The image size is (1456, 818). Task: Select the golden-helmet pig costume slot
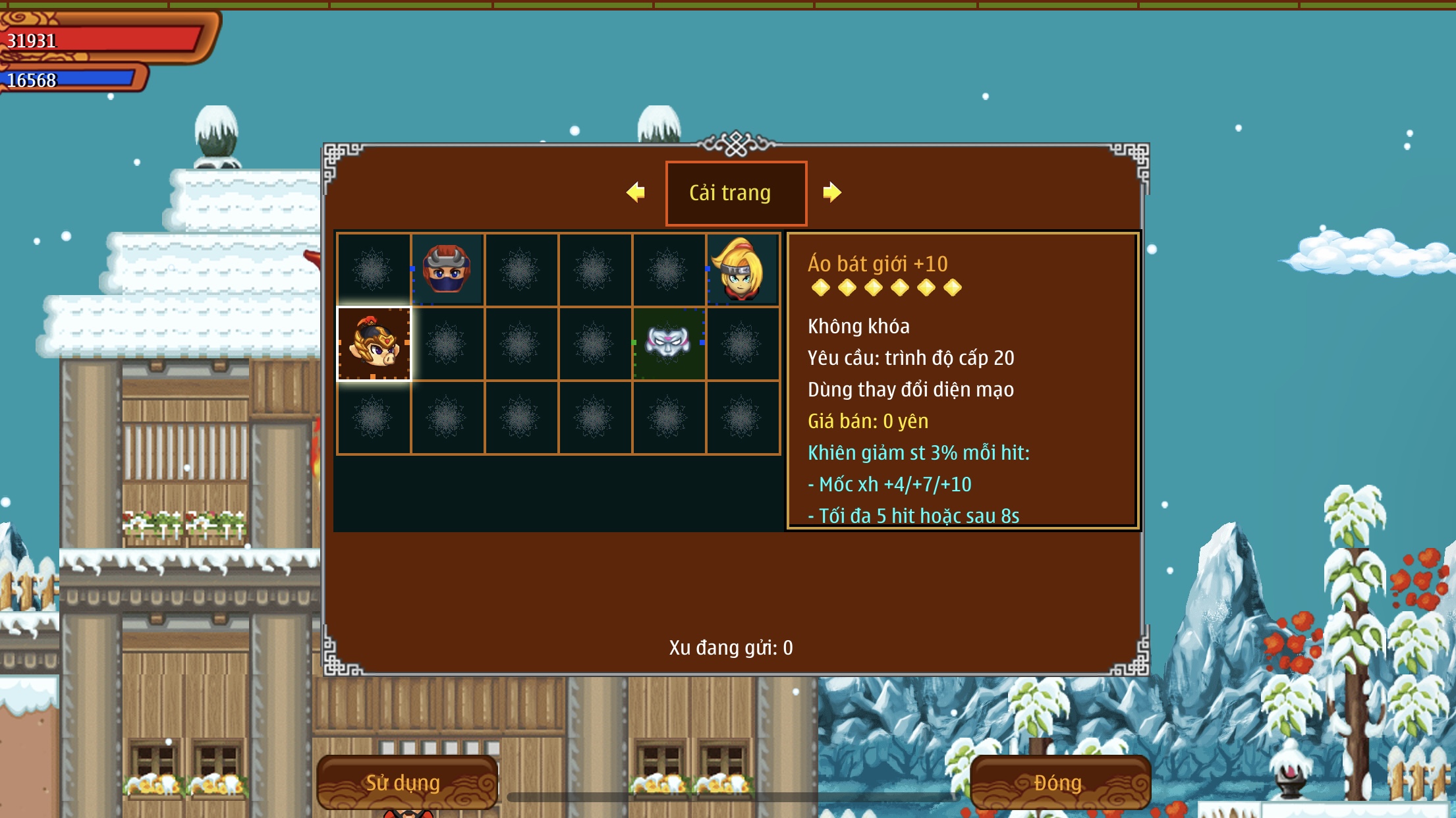coord(374,343)
